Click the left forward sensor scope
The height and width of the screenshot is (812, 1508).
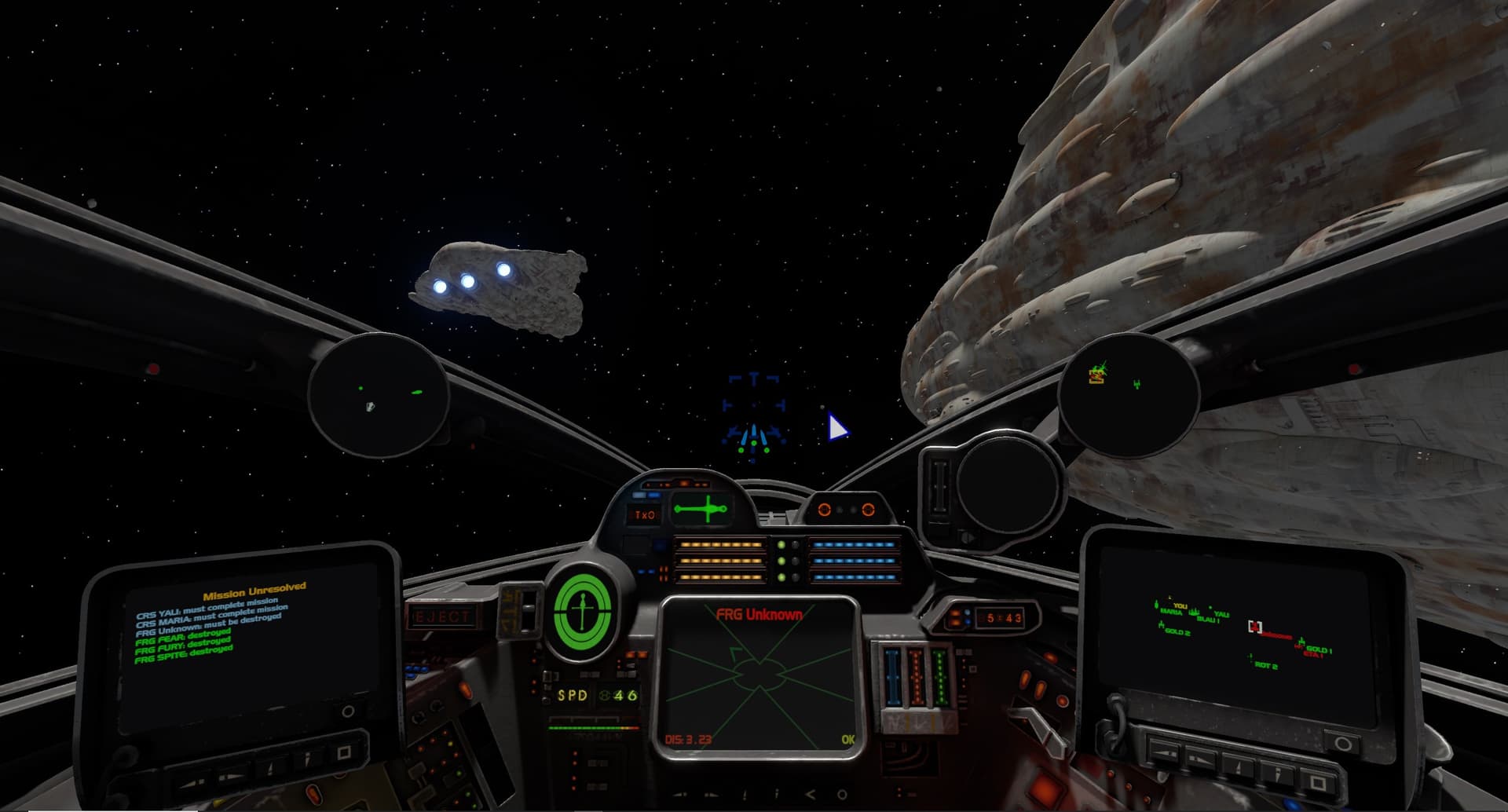[379, 394]
